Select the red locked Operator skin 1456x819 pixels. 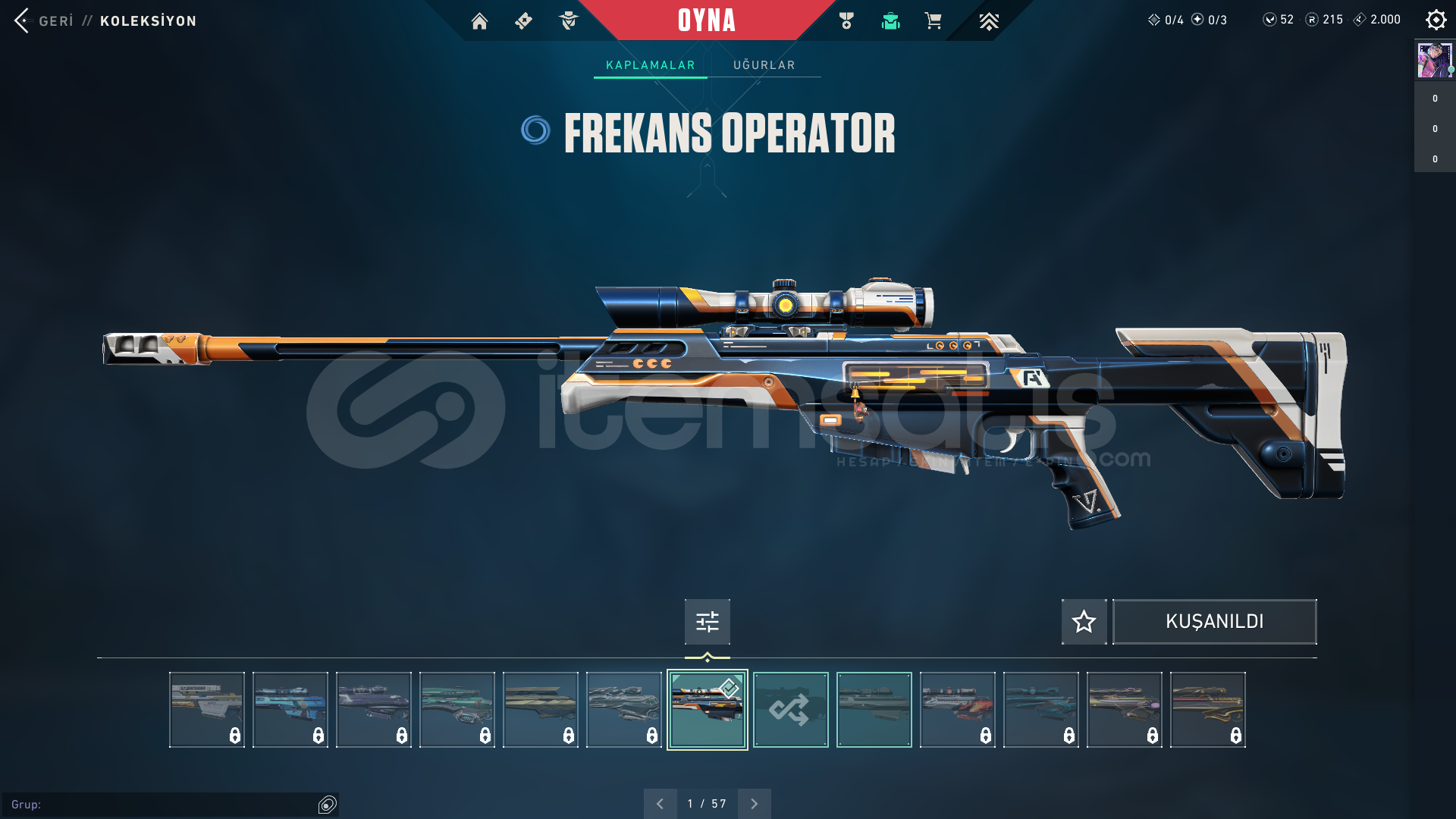point(957,710)
